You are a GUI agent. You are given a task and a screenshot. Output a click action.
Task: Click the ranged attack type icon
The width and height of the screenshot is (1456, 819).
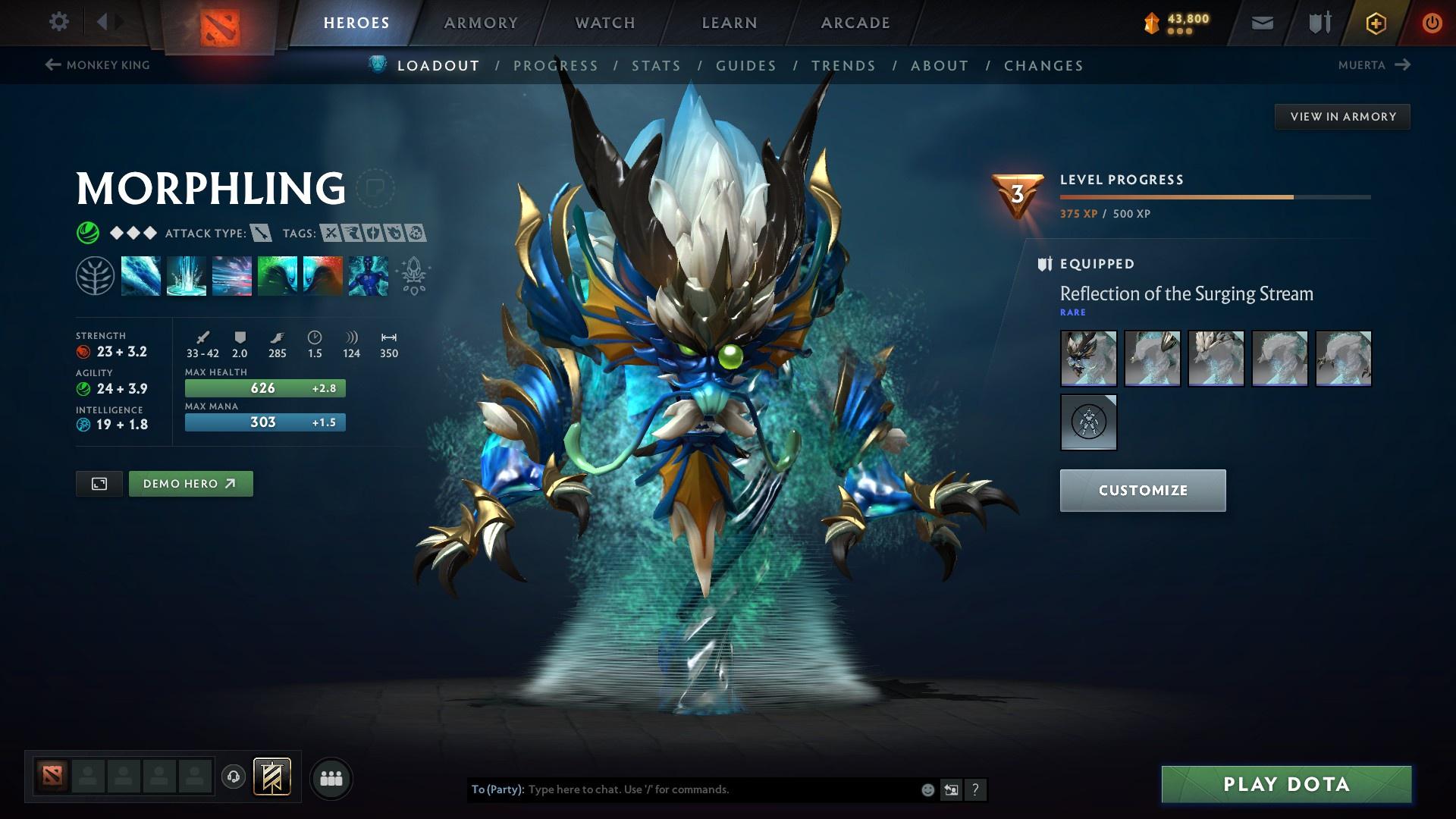(262, 233)
